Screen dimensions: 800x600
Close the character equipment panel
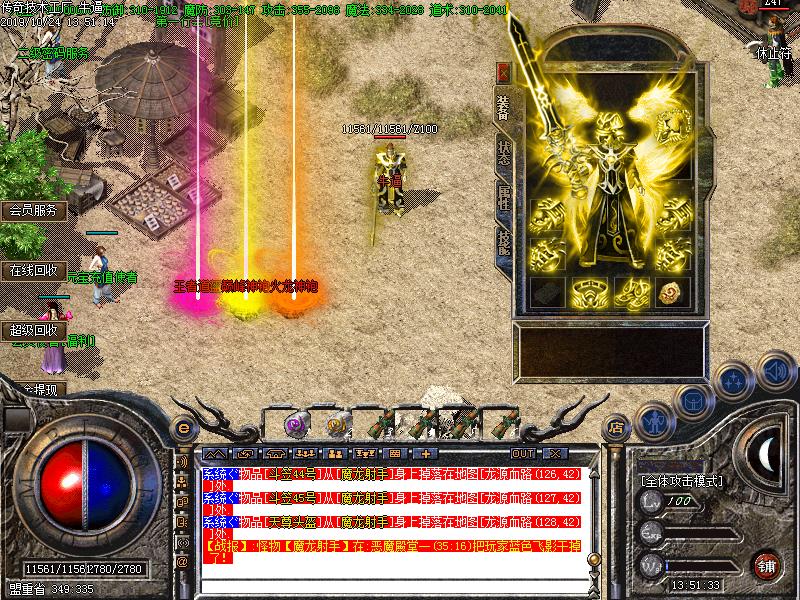click(503, 72)
